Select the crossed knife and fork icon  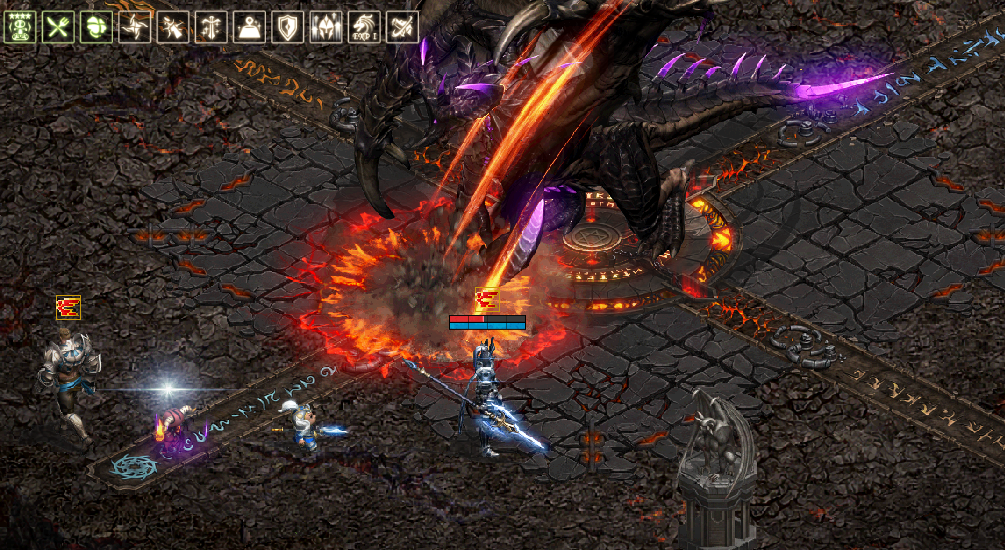[59, 27]
